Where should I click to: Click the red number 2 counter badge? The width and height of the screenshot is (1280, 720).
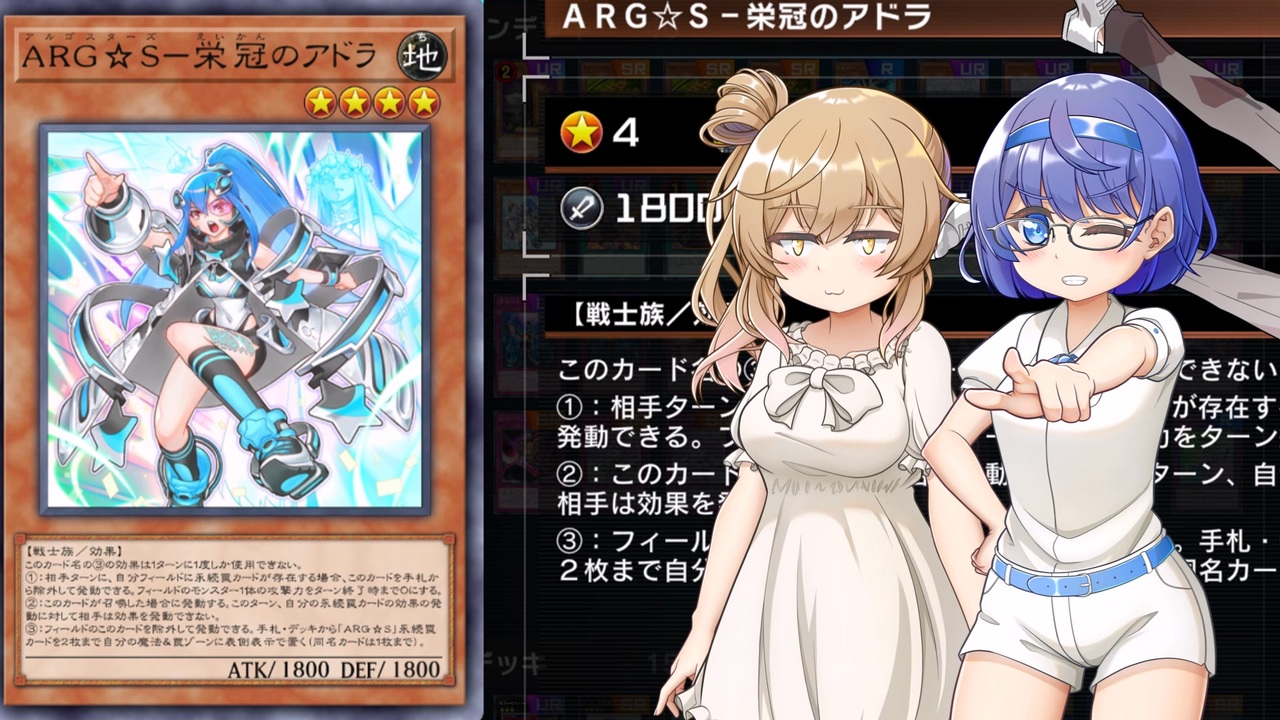[505, 69]
